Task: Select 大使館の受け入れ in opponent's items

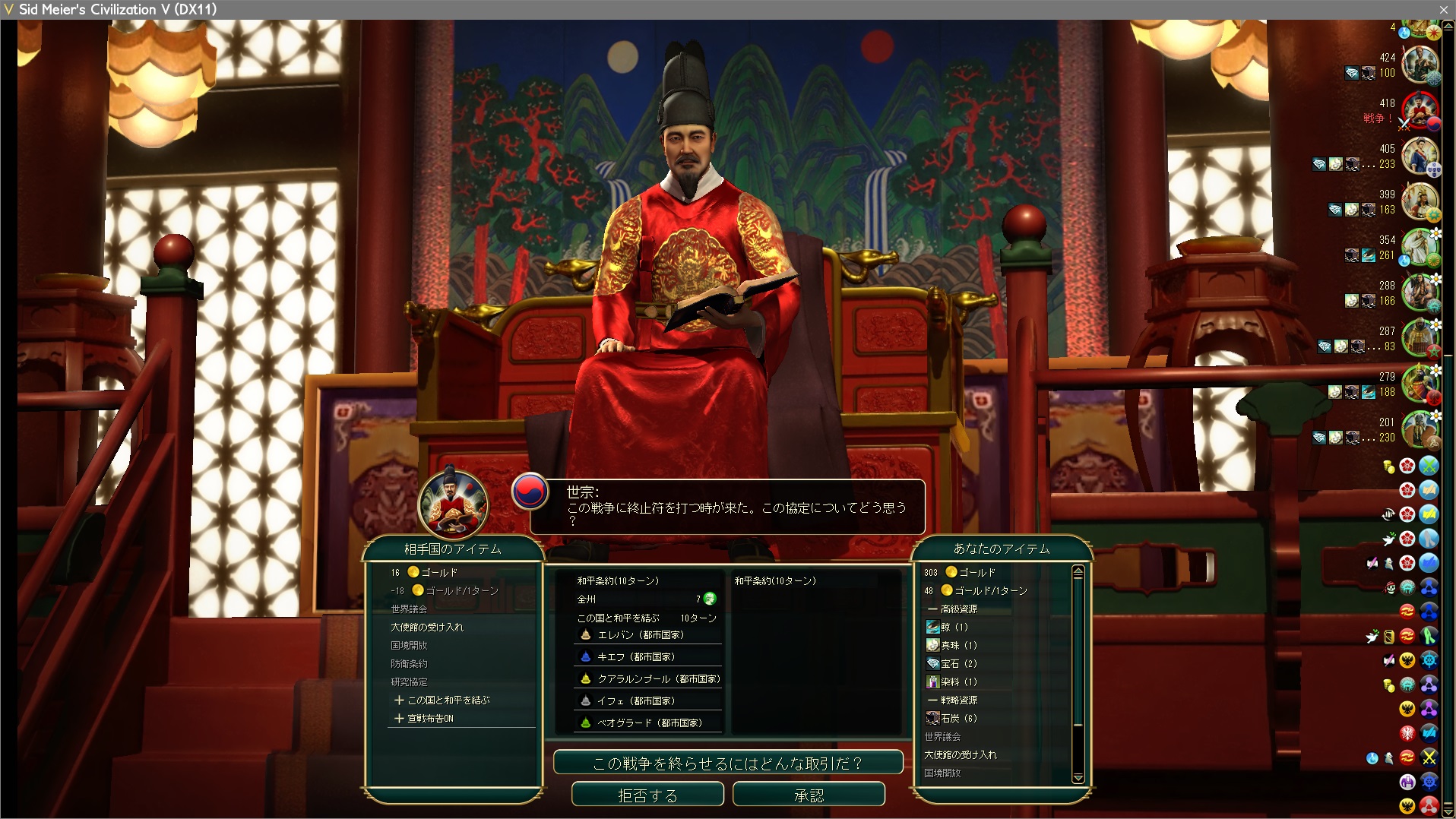Action: click(x=426, y=627)
